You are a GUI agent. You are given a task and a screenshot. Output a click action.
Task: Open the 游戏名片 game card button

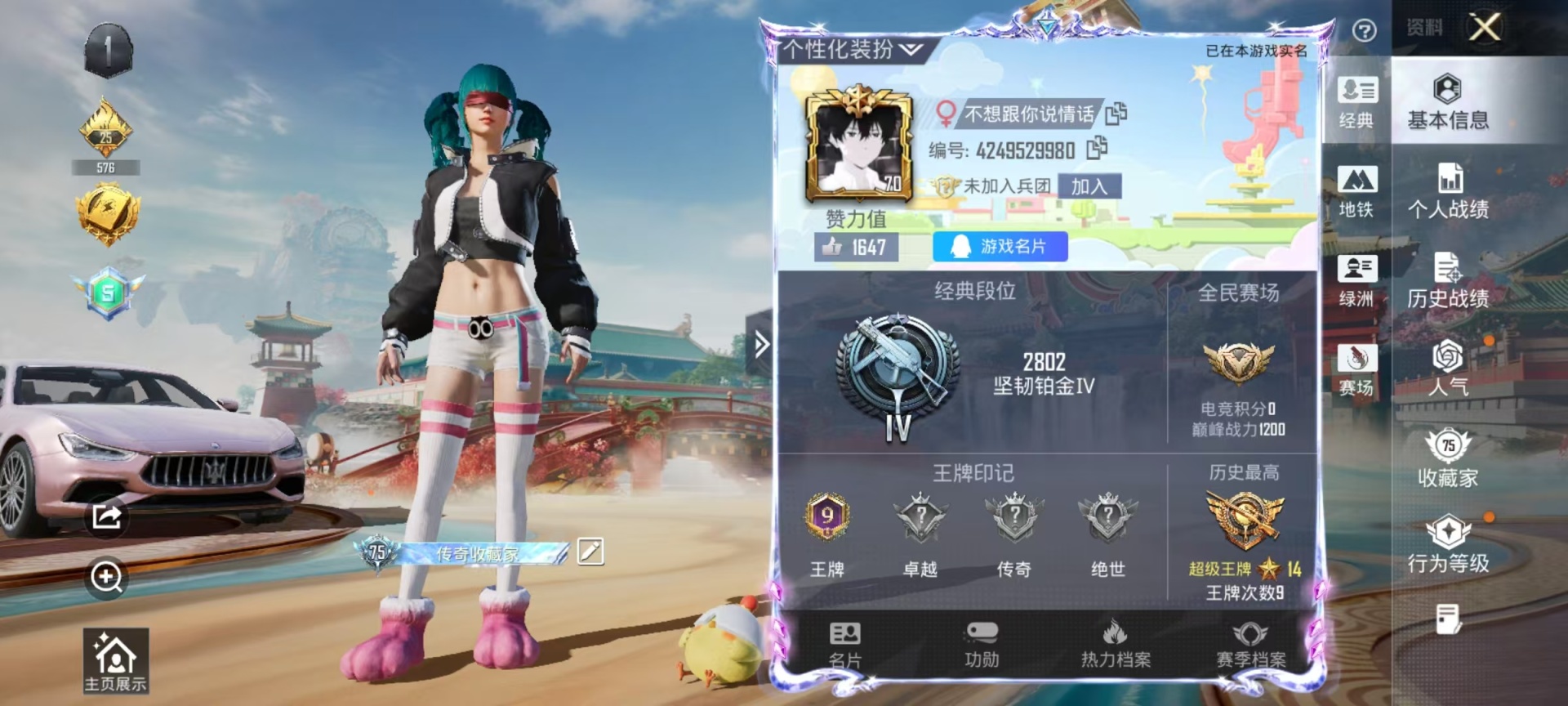1000,246
